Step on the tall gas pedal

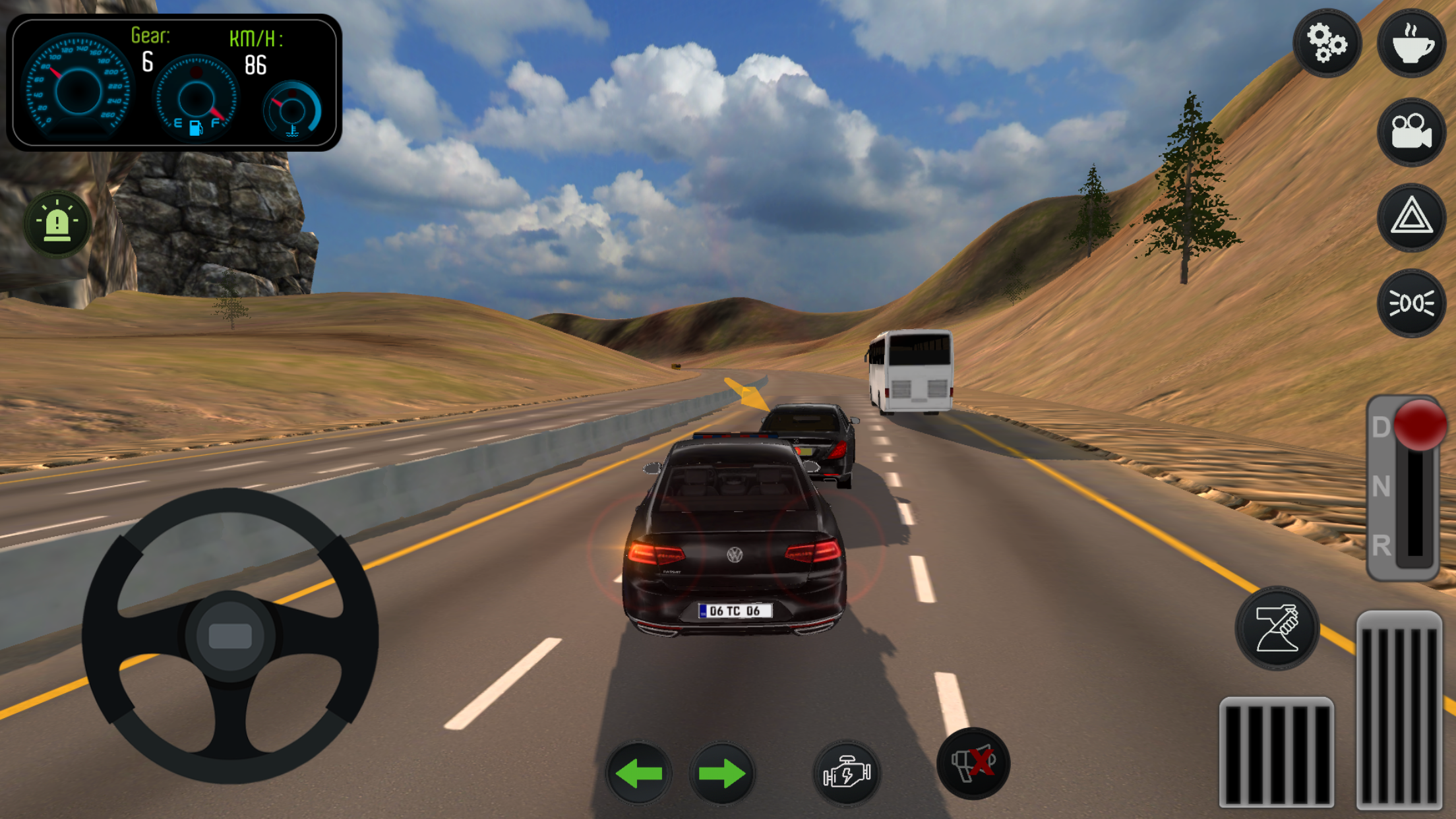pyautogui.click(x=1399, y=709)
